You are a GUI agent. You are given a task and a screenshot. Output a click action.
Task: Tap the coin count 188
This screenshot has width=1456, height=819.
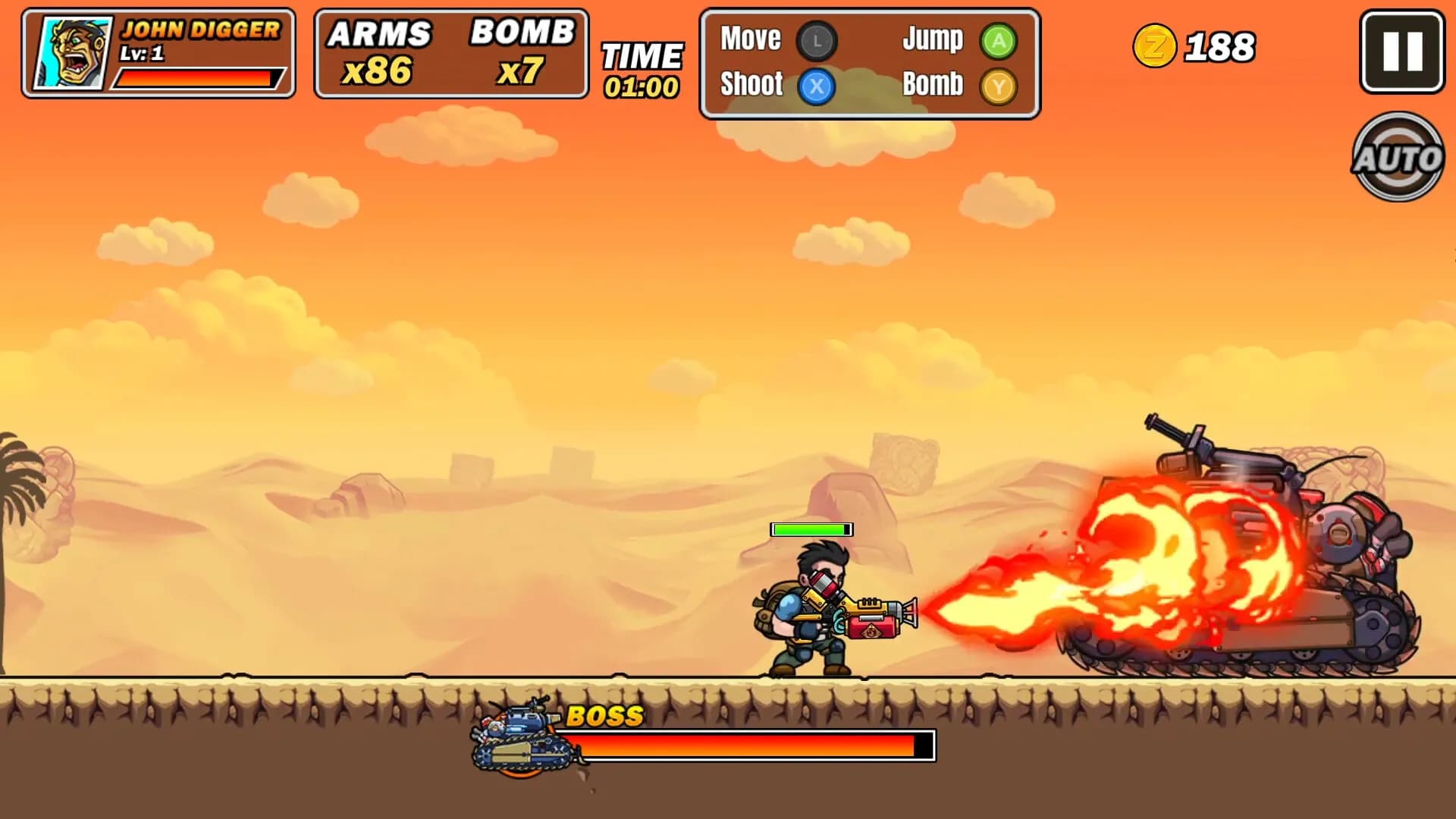[1219, 47]
